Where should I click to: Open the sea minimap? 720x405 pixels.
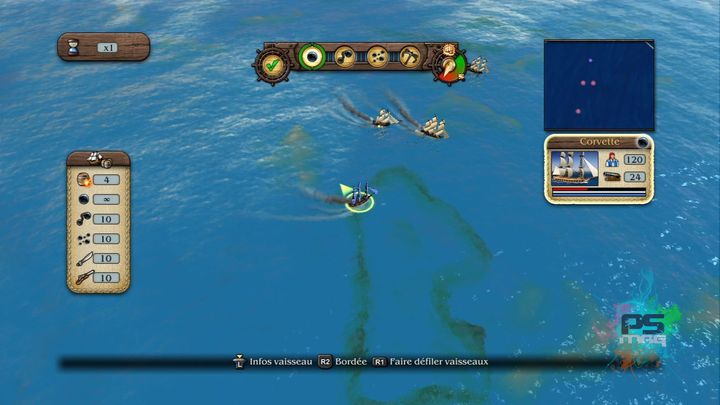pos(598,85)
